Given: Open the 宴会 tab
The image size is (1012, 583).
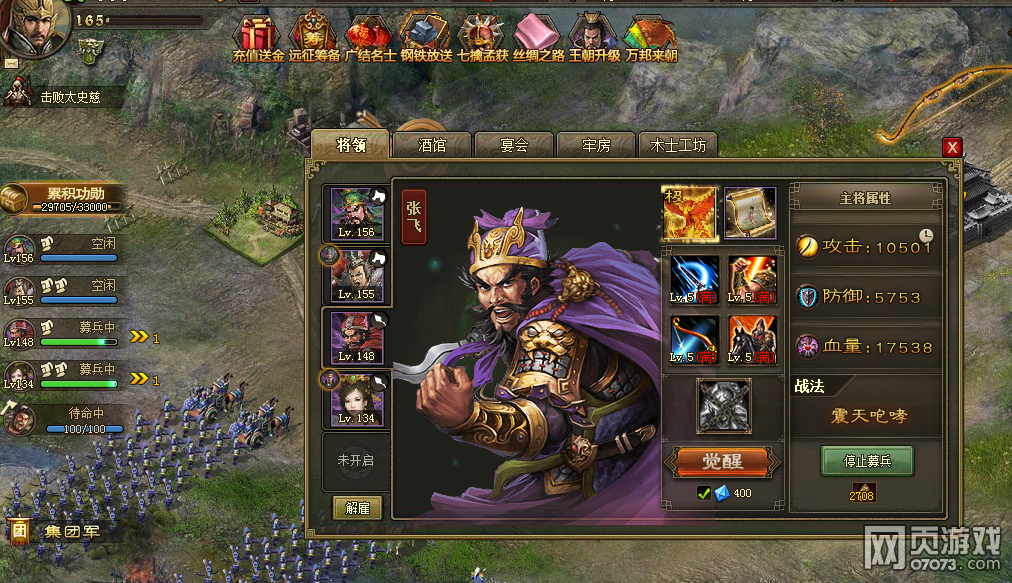Looking at the screenshot, I should pos(514,146).
